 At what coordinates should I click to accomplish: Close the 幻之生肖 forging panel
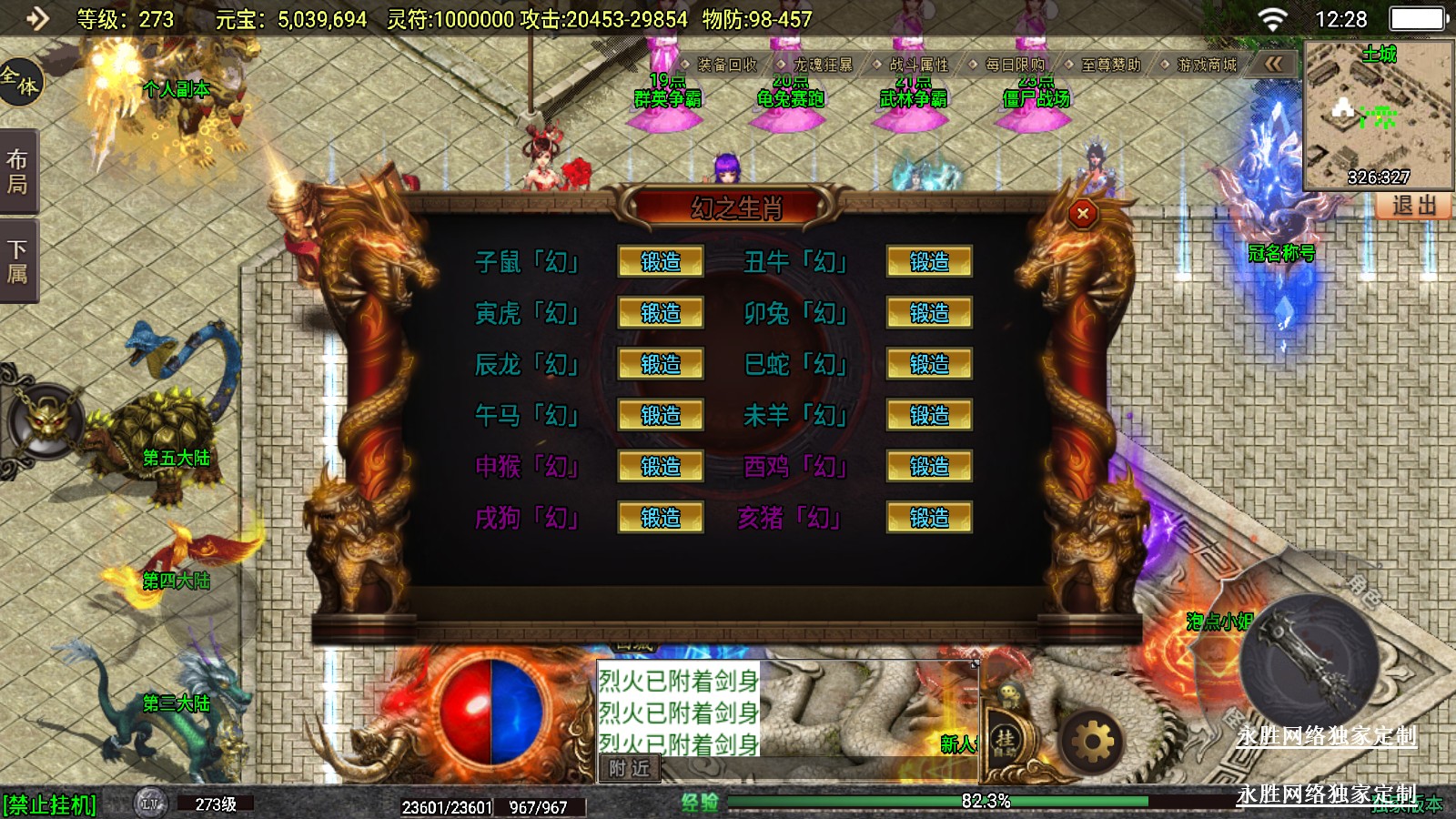click(x=1082, y=214)
